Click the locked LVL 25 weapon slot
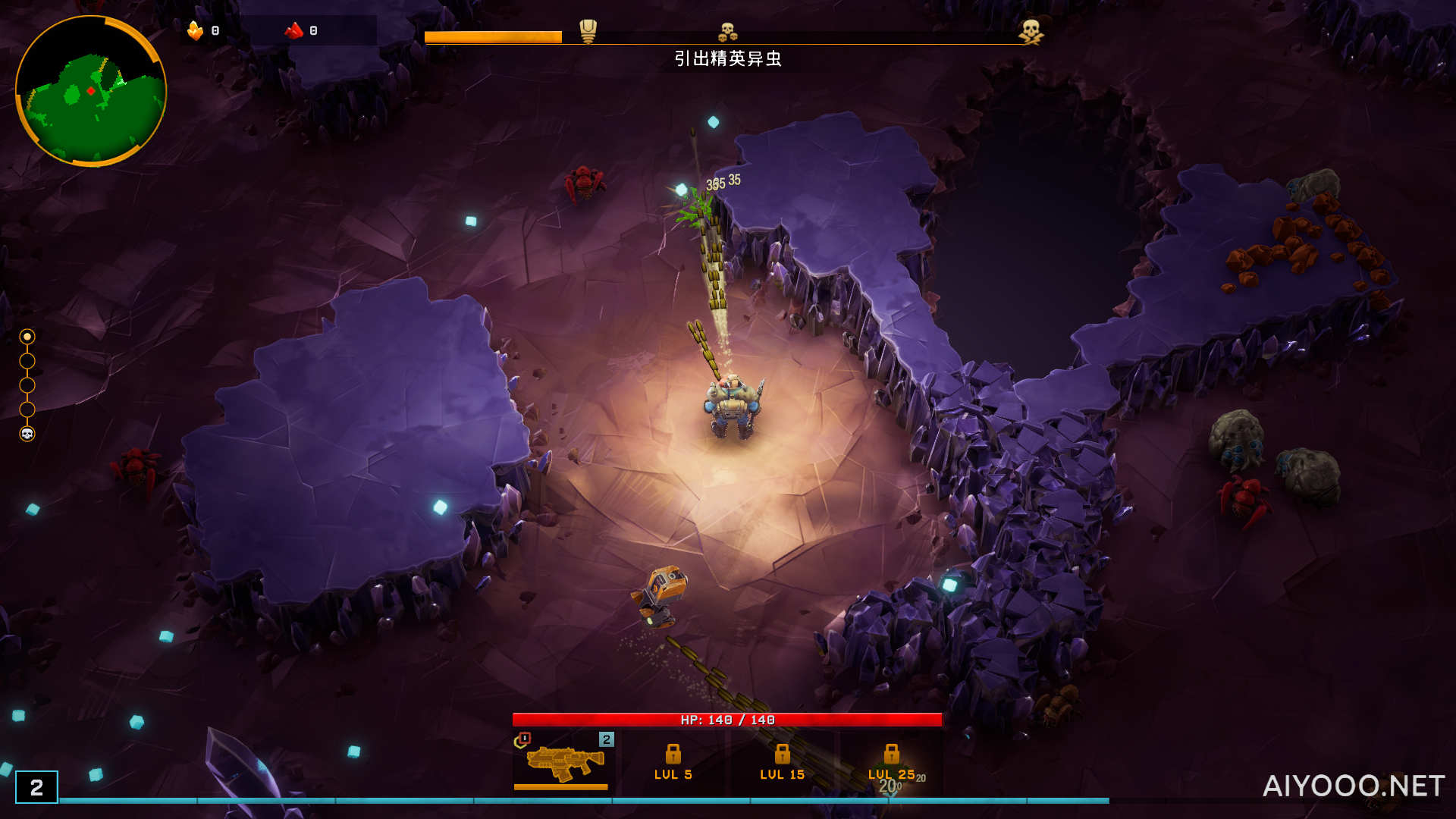Viewport: 1456px width, 819px height. (x=891, y=762)
